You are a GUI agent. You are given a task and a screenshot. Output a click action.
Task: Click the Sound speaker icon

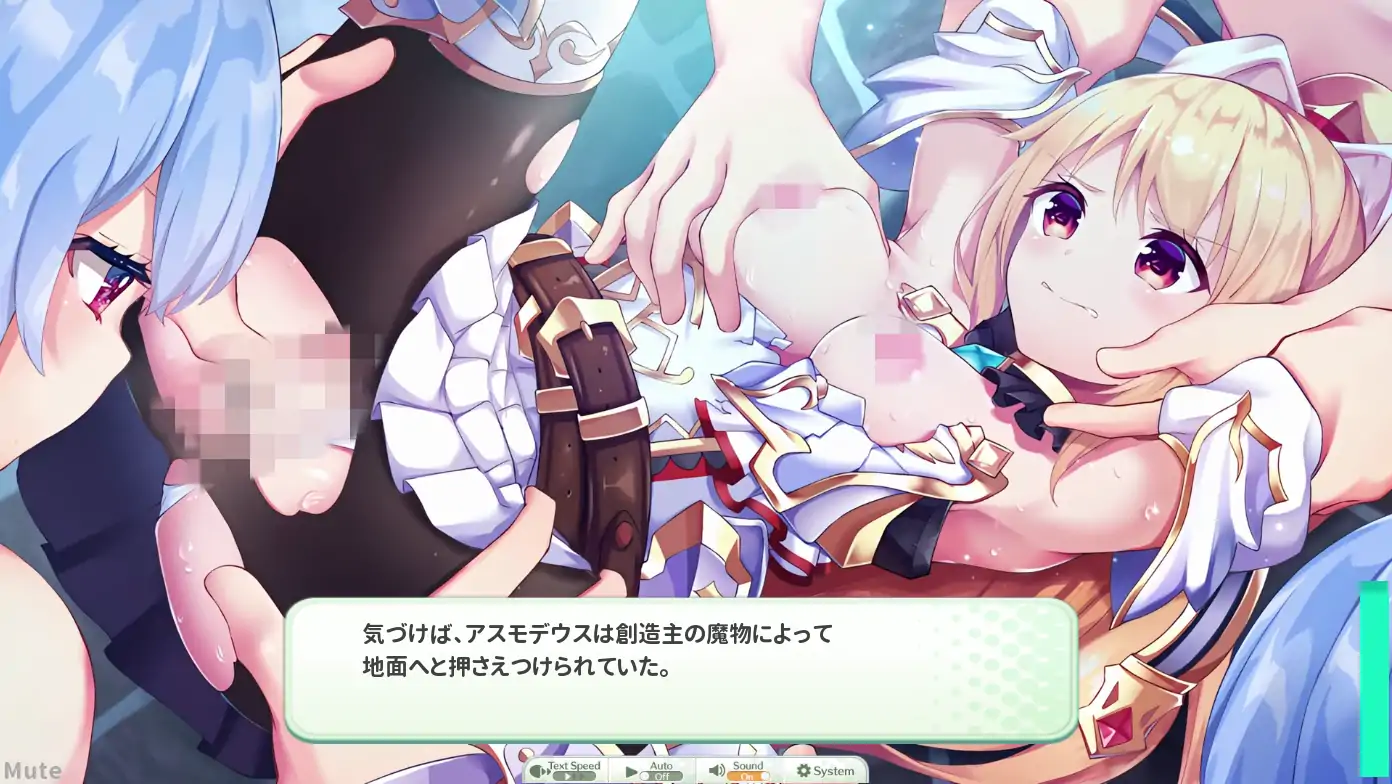(717, 770)
